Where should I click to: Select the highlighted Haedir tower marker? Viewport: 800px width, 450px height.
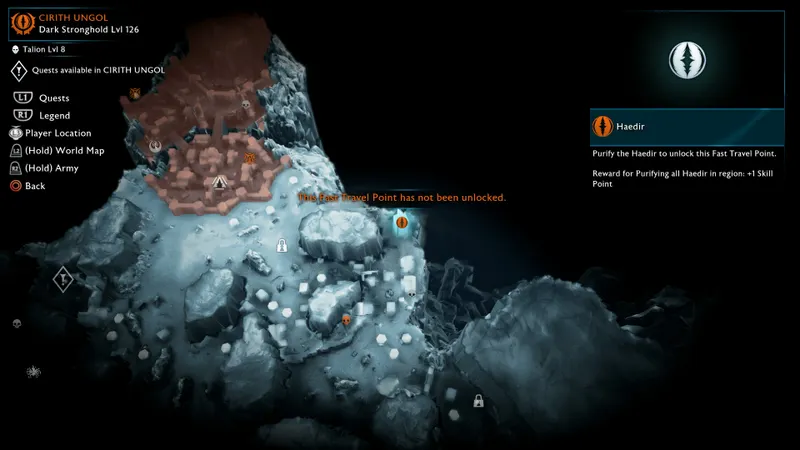point(402,223)
